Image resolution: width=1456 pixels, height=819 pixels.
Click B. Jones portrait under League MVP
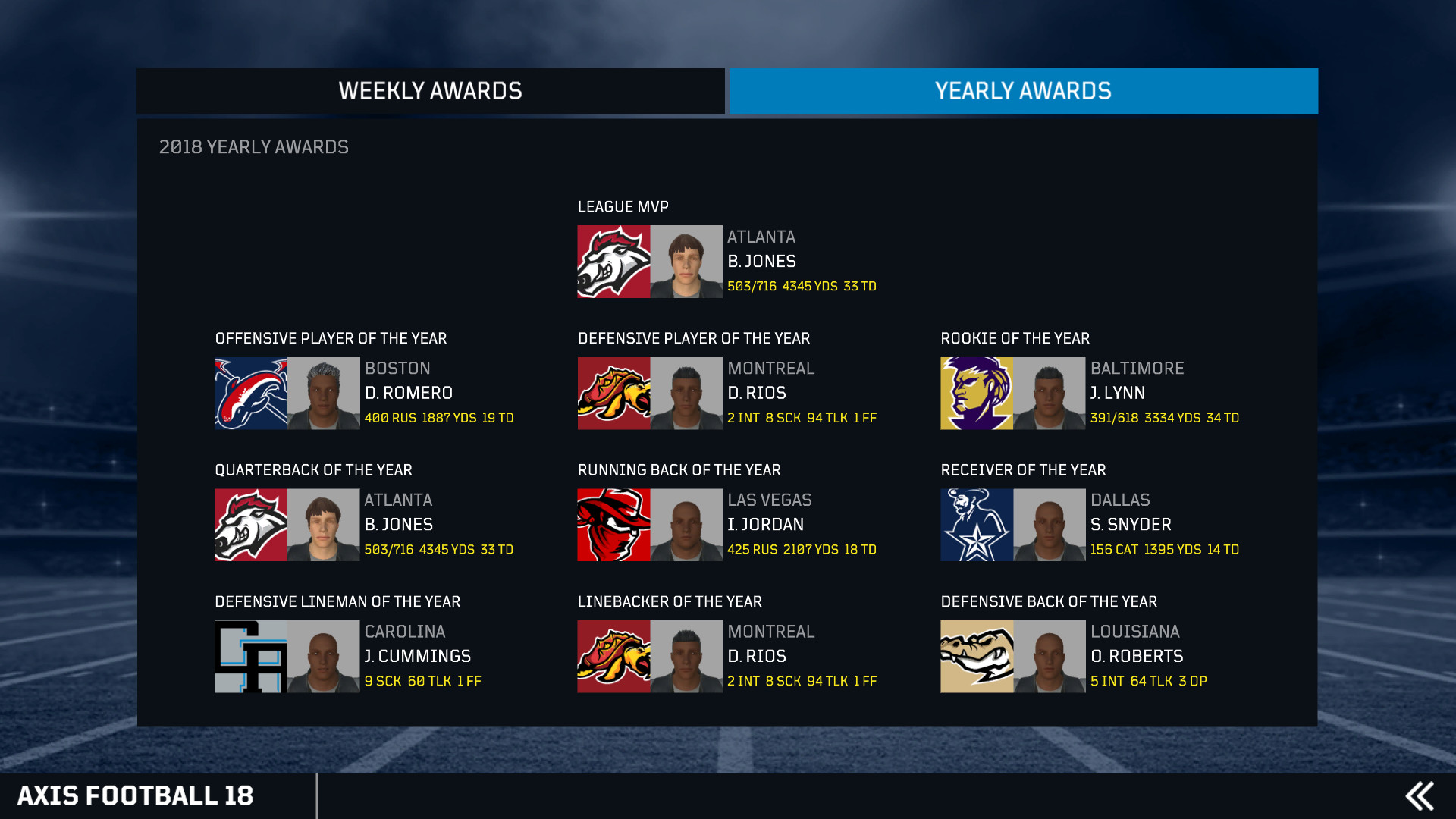686,262
